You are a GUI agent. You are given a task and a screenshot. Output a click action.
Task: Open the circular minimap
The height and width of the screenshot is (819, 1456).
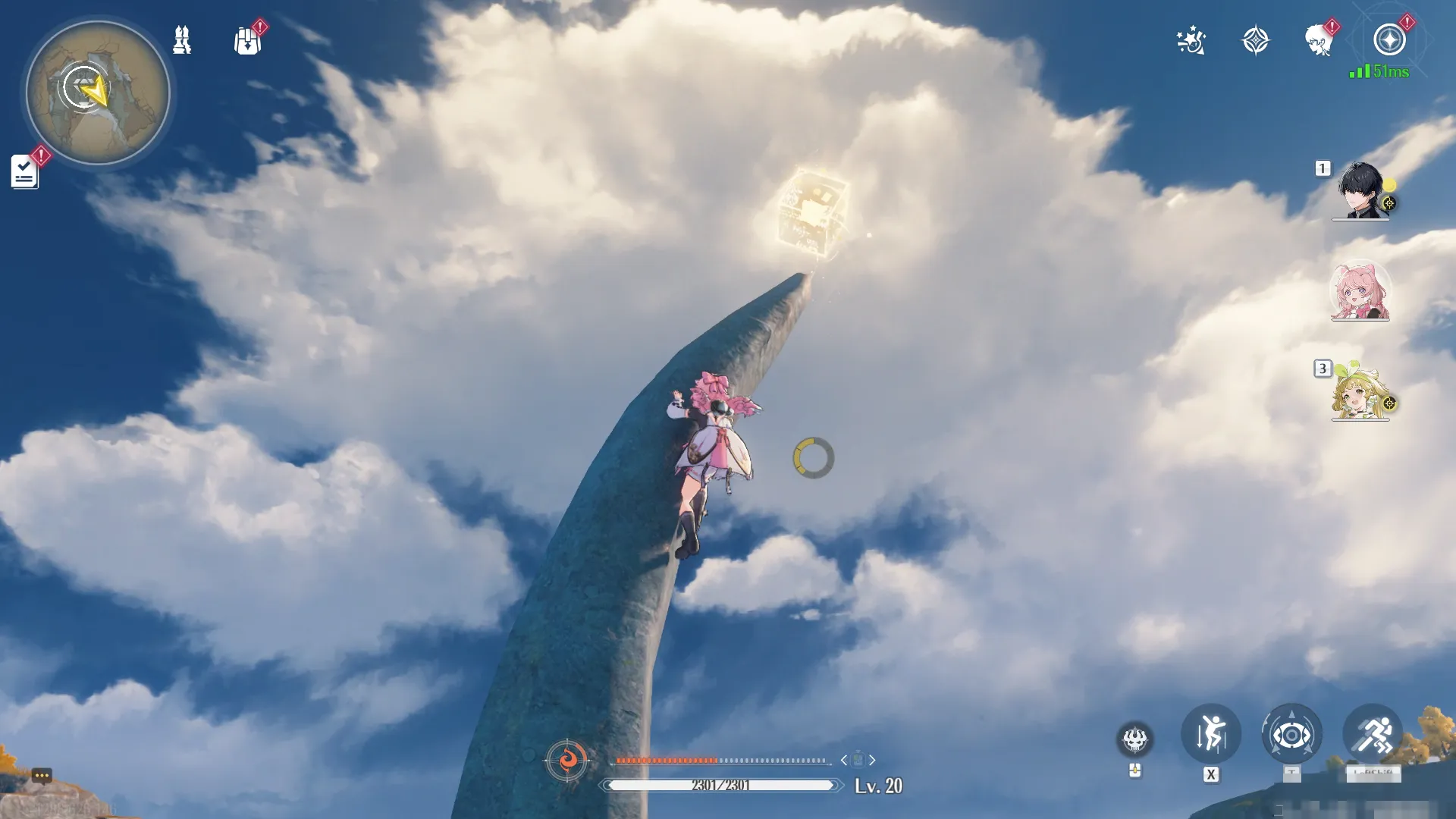click(x=98, y=93)
